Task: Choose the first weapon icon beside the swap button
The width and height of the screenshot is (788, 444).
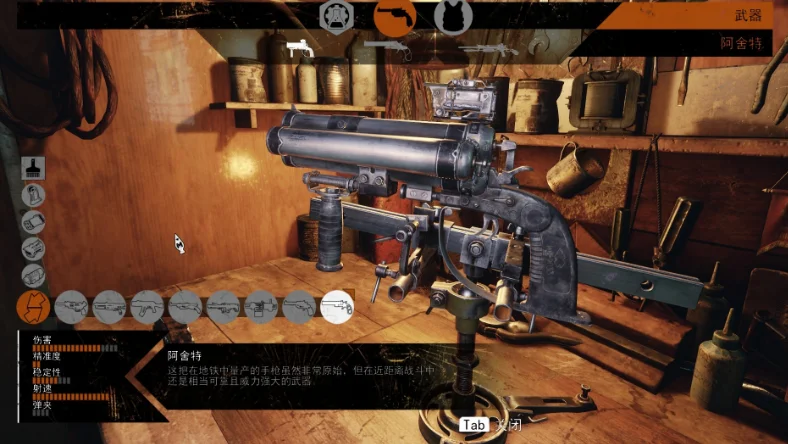Action: coord(71,306)
